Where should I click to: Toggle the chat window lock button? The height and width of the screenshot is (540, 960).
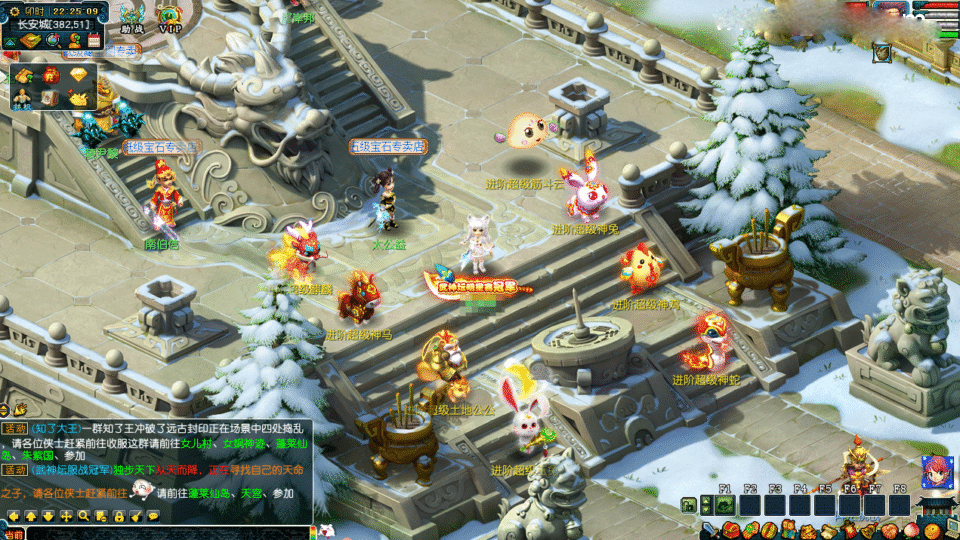tap(119, 516)
